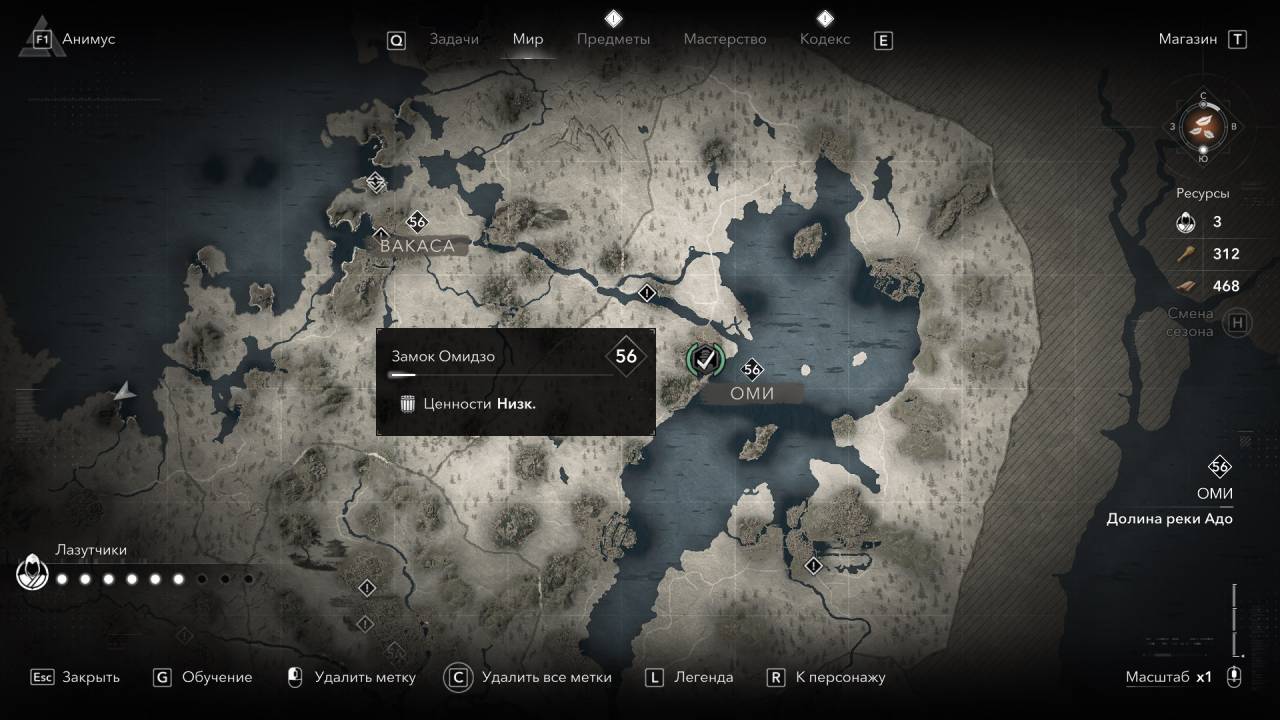Click the player arrow marker on the map
1280x720 pixels.
[x=124, y=393]
